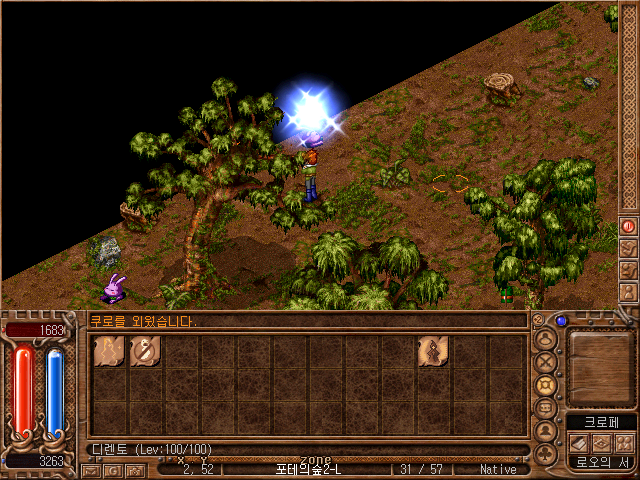Open the G button beside the envelope

(x=113, y=470)
